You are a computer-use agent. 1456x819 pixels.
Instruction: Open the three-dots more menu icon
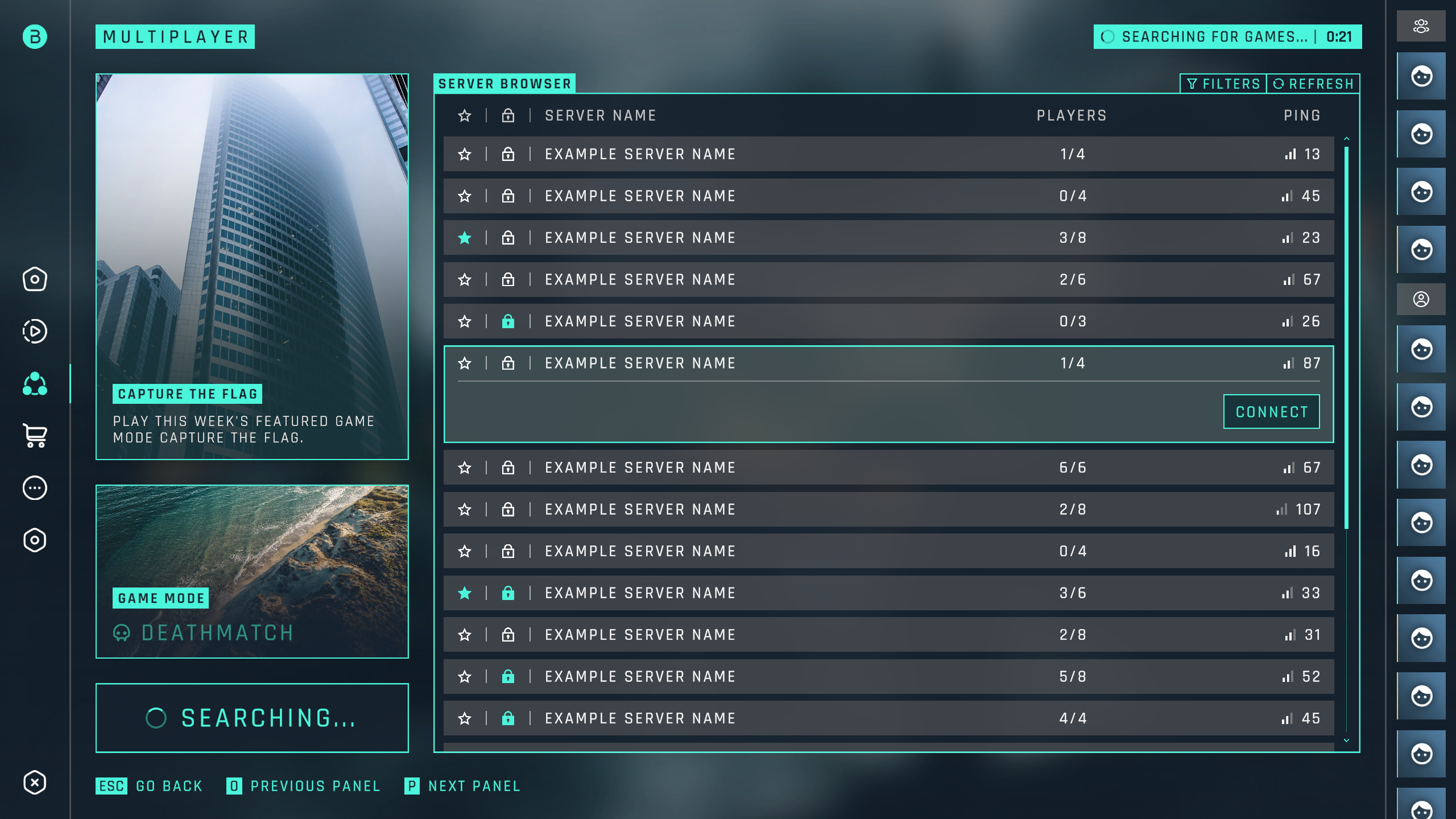click(35, 488)
